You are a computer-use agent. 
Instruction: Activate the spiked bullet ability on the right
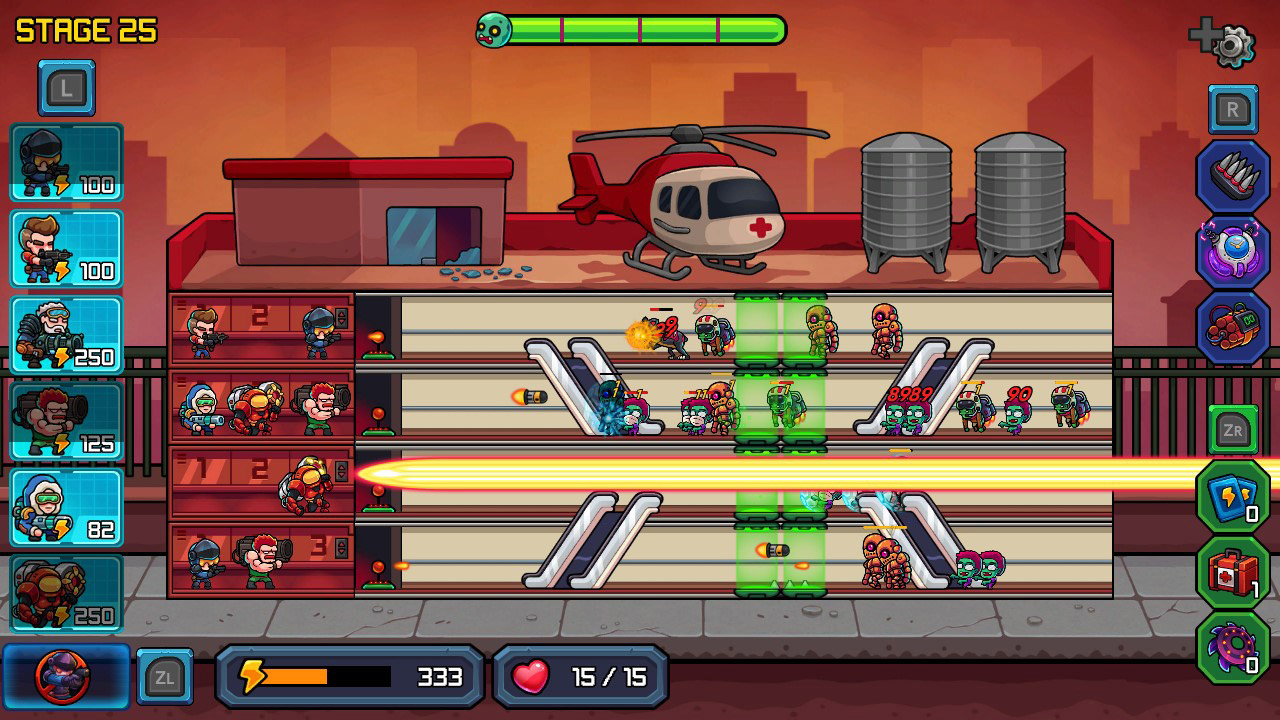[x=1233, y=172]
